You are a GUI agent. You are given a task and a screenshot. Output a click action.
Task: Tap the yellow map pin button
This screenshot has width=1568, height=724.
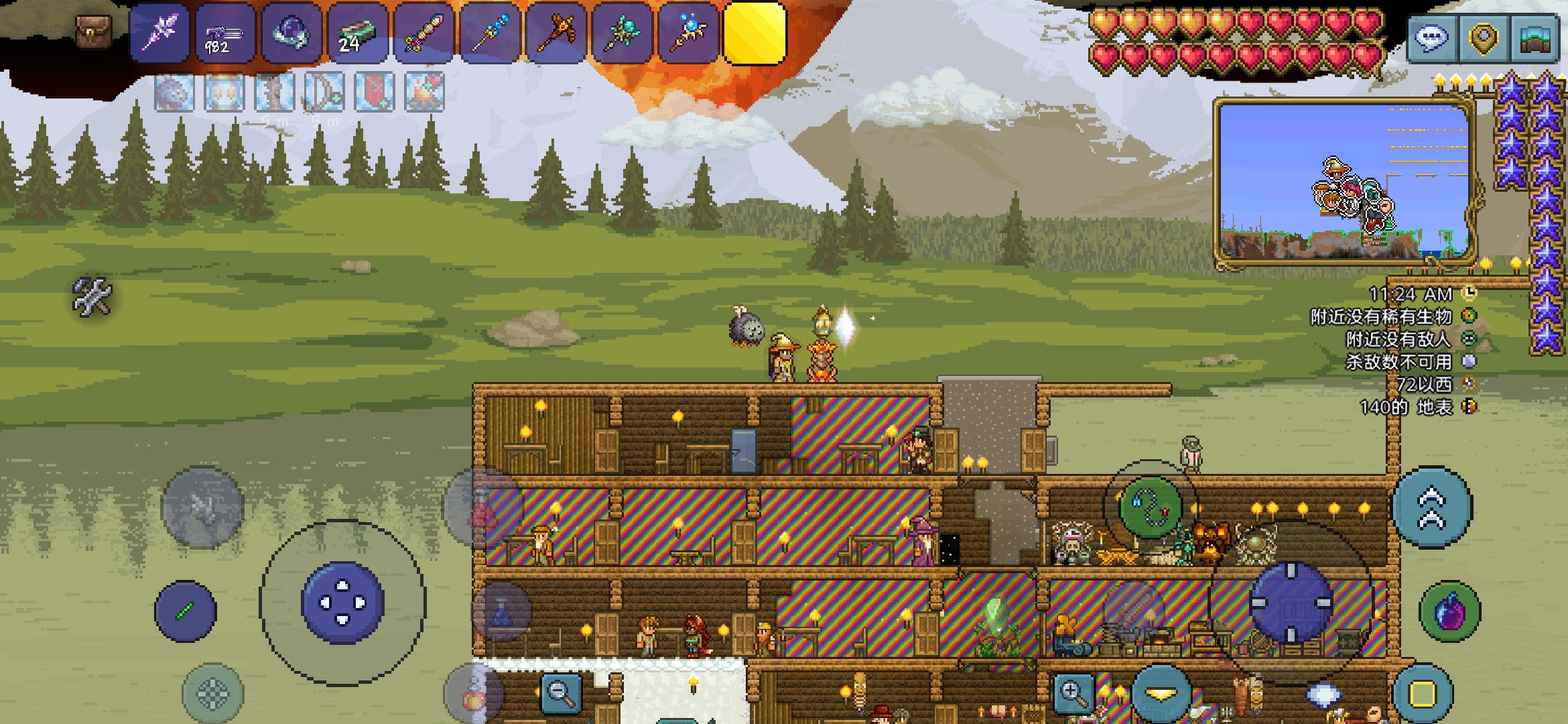pos(1482,39)
